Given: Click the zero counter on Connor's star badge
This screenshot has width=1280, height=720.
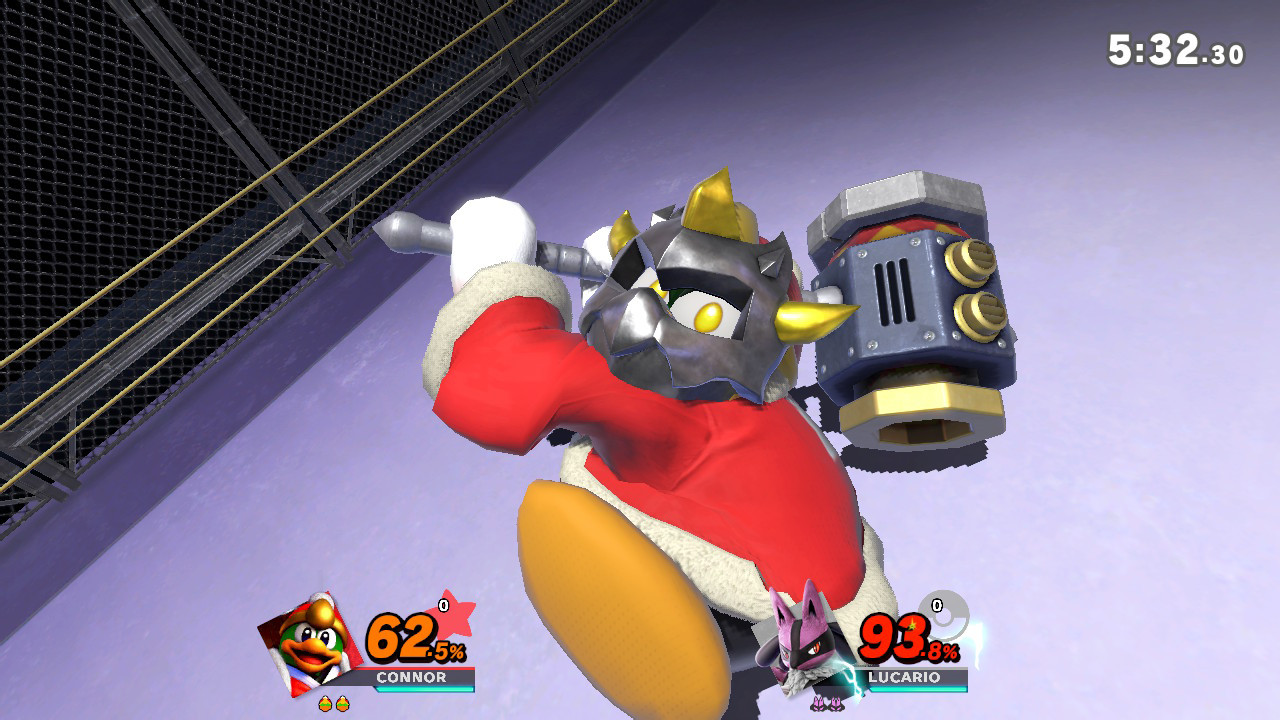Looking at the screenshot, I should [441, 604].
